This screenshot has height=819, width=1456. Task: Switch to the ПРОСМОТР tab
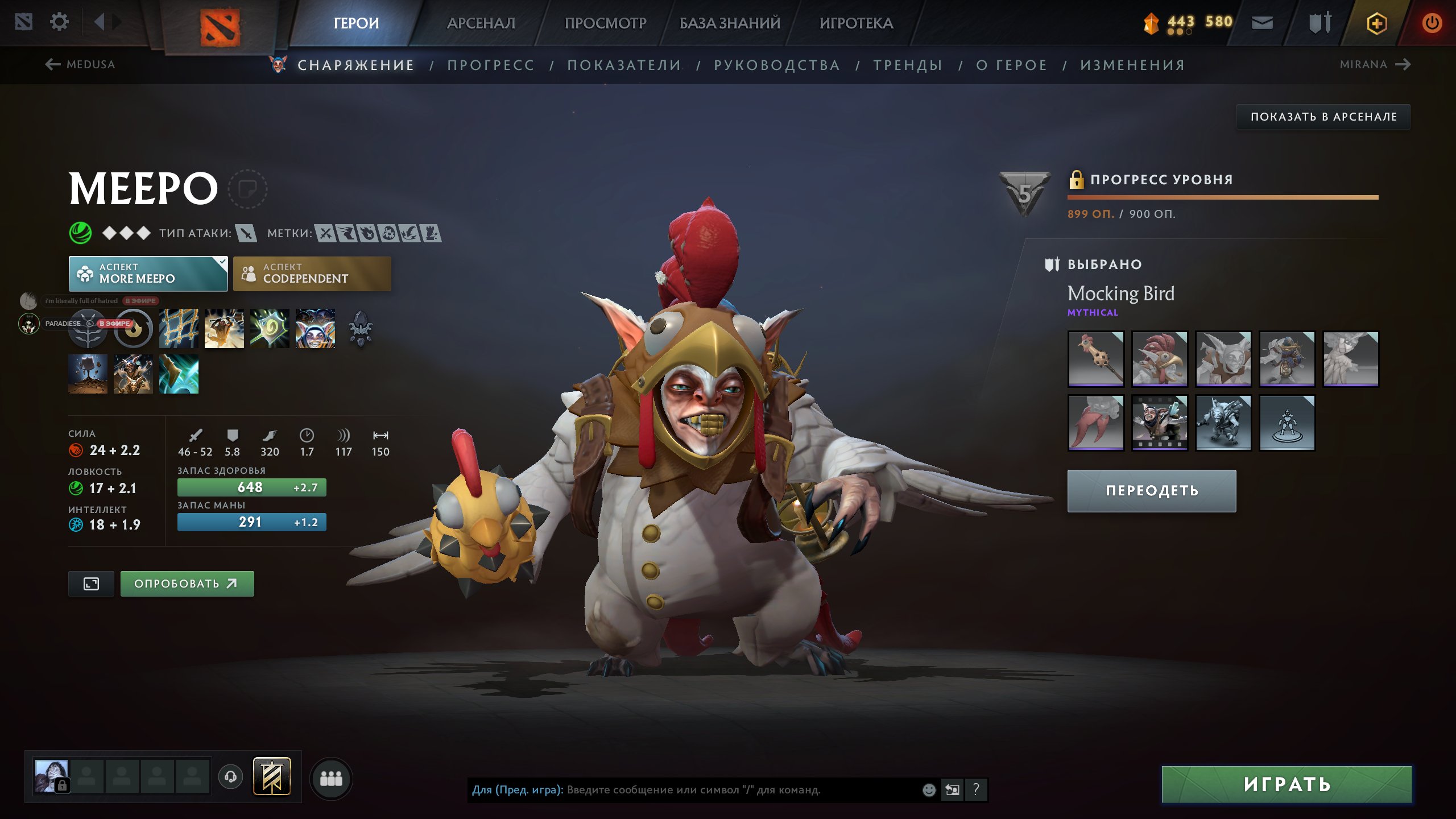click(x=605, y=23)
